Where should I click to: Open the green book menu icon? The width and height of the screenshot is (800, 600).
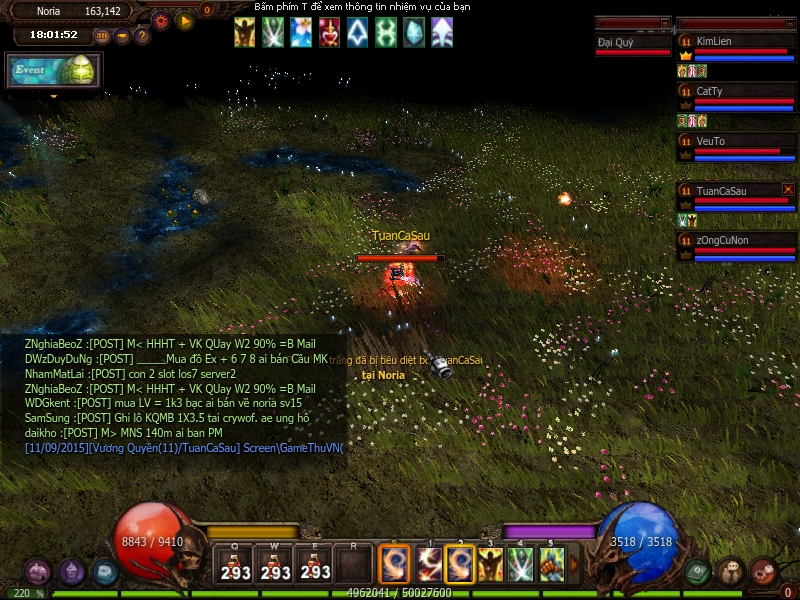click(x=698, y=571)
